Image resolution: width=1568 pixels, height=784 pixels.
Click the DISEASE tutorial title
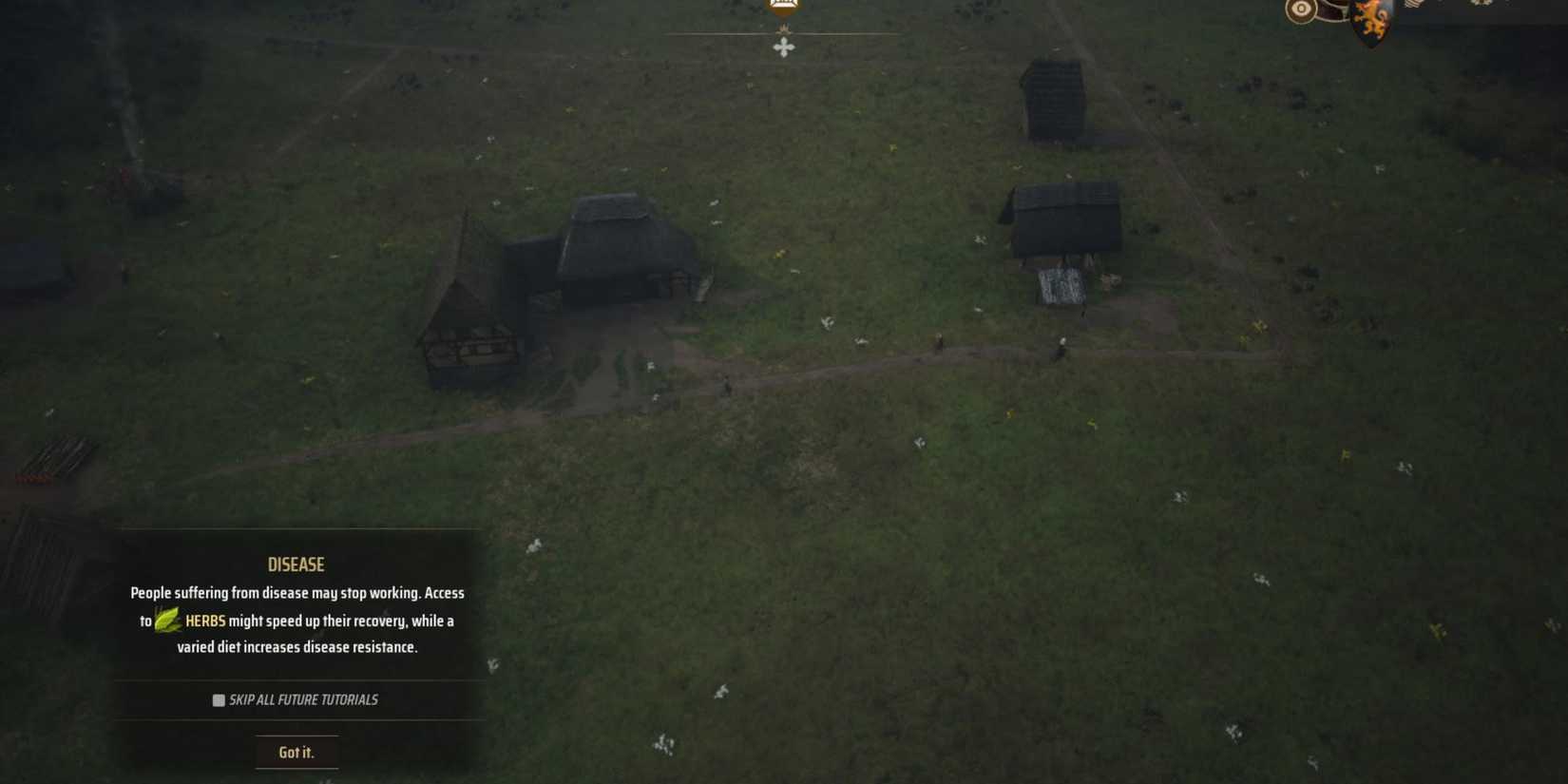[296, 564]
